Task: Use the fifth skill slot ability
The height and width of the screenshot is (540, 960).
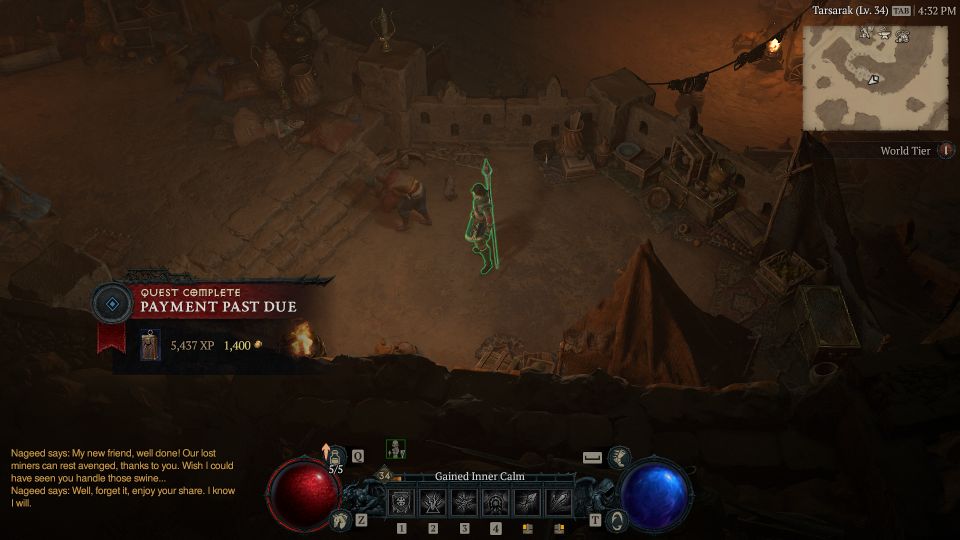Action: (527, 502)
